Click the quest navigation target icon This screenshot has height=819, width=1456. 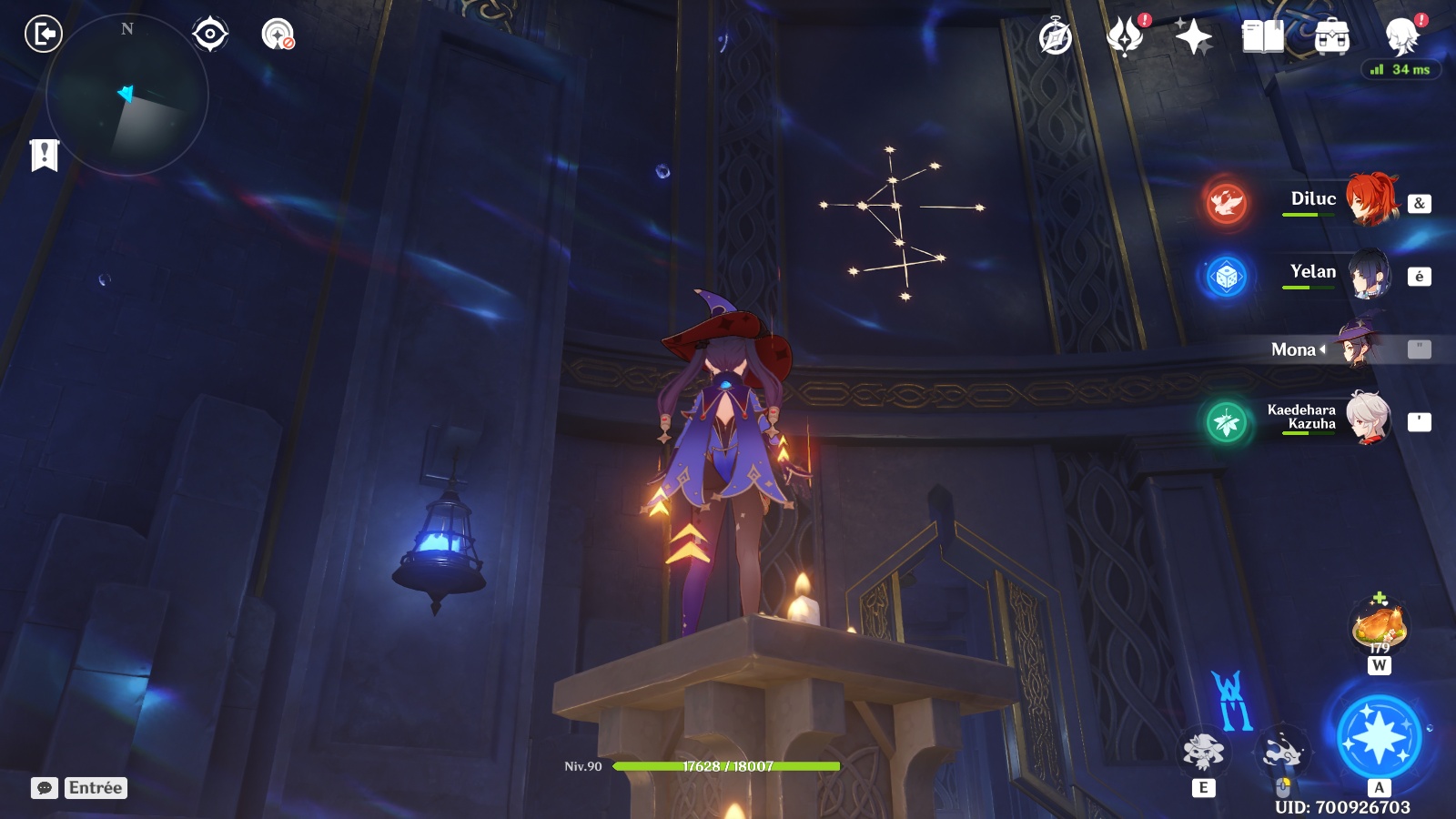(210, 35)
